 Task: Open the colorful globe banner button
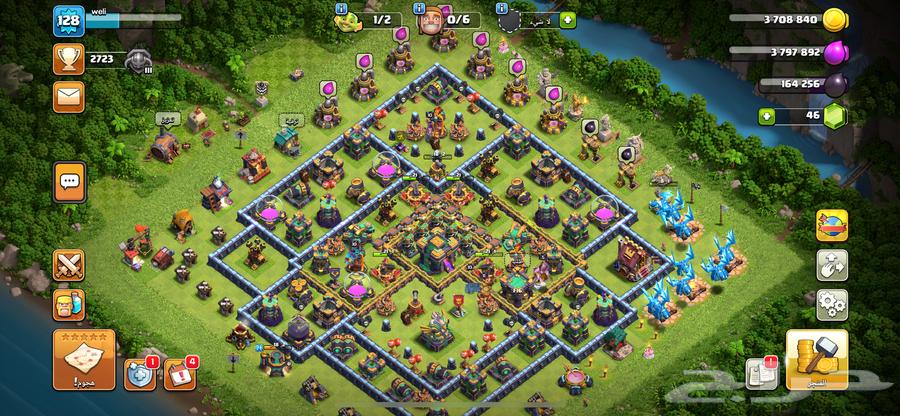(x=832, y=226)
